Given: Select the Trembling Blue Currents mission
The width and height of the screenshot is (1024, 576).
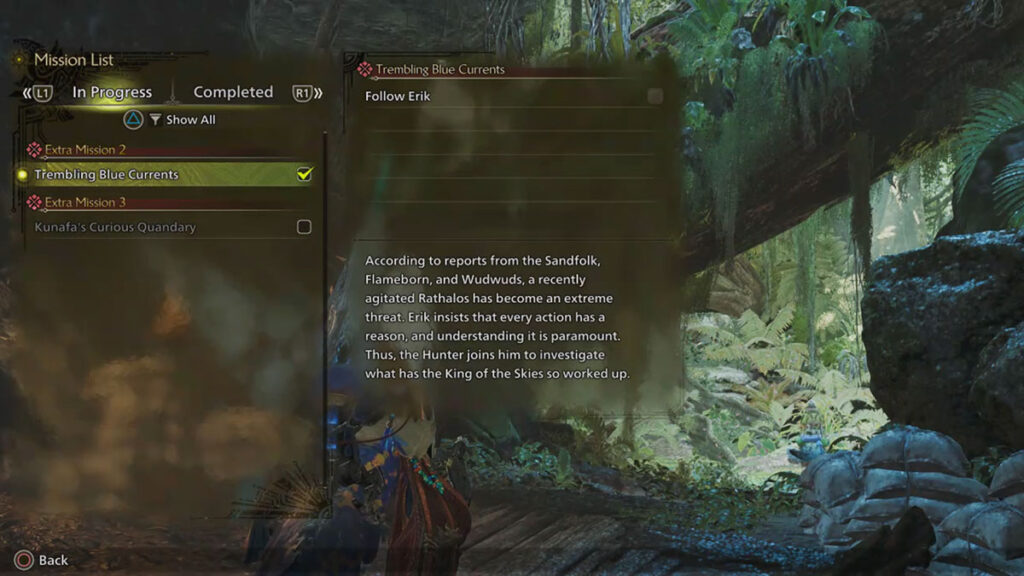Looking at the screenshot, I should (107, 174).
